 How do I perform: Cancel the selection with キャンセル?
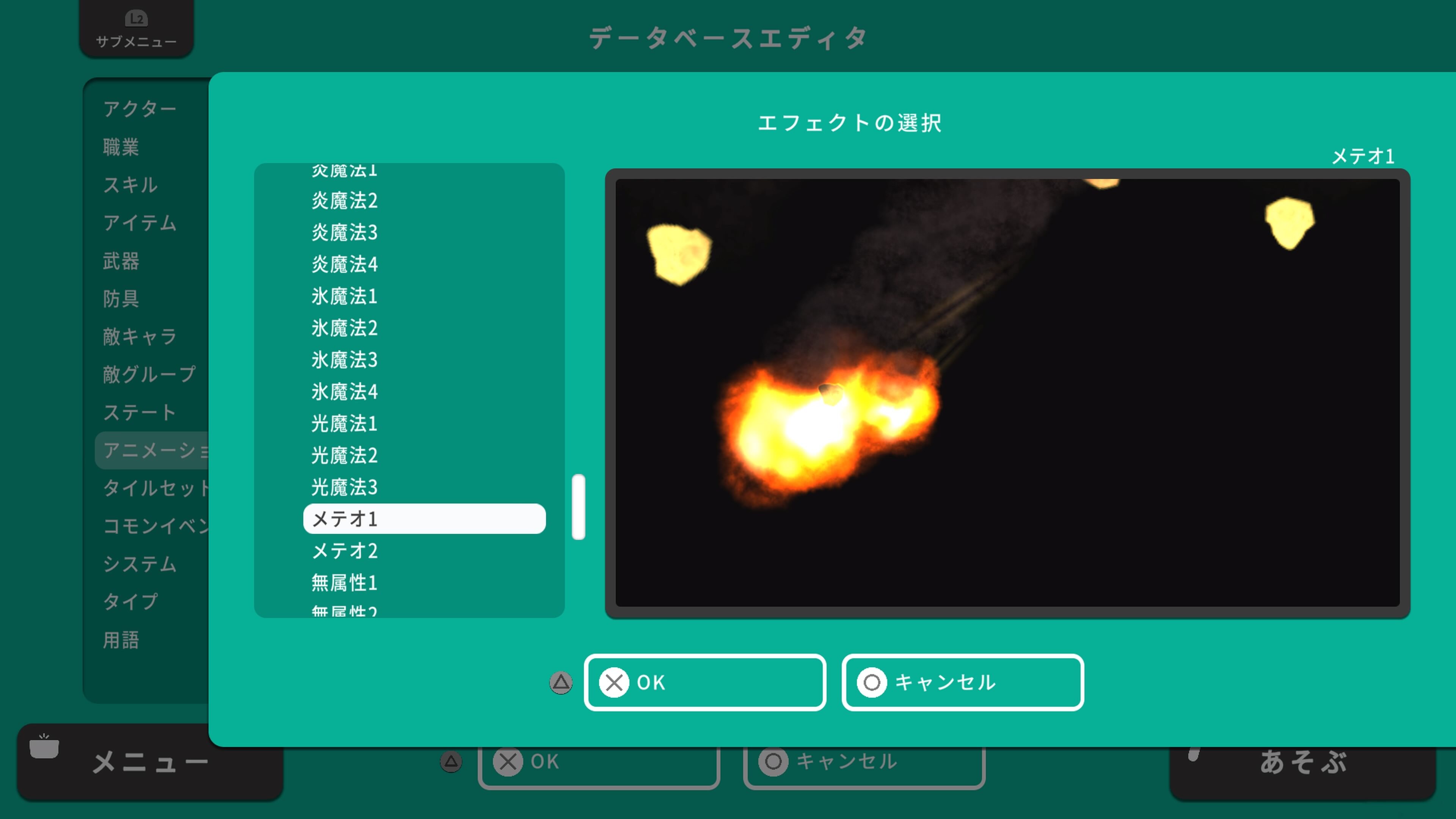tap(962, 682)
